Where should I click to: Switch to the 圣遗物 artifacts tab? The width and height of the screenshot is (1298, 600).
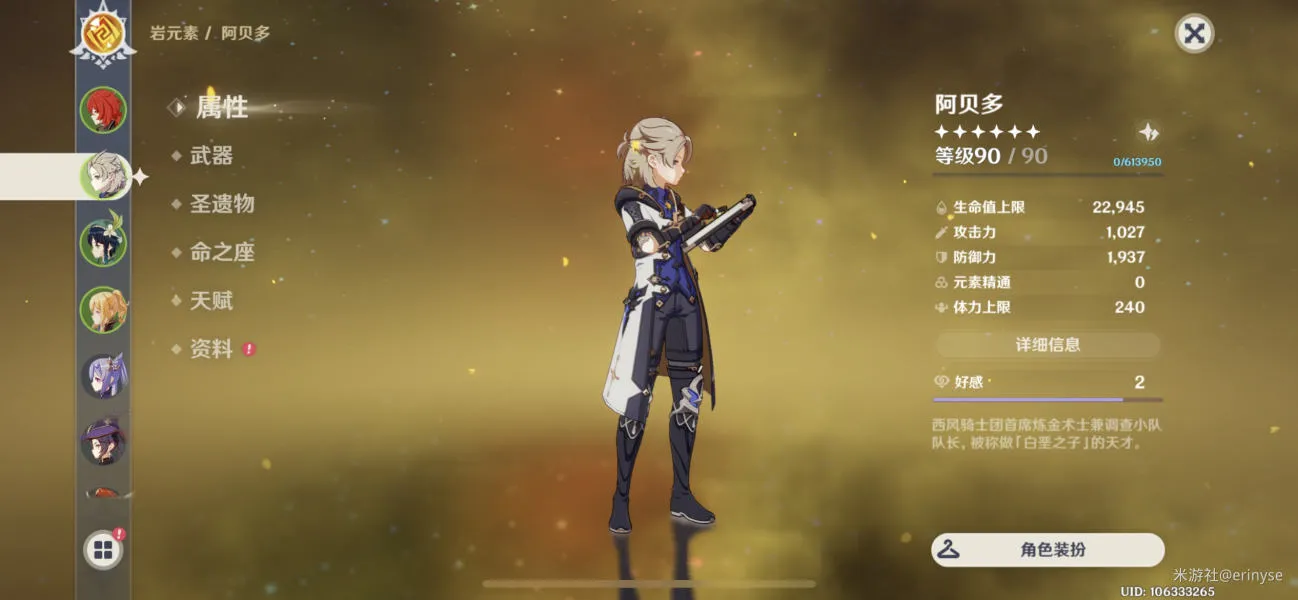tap(222, 204)
